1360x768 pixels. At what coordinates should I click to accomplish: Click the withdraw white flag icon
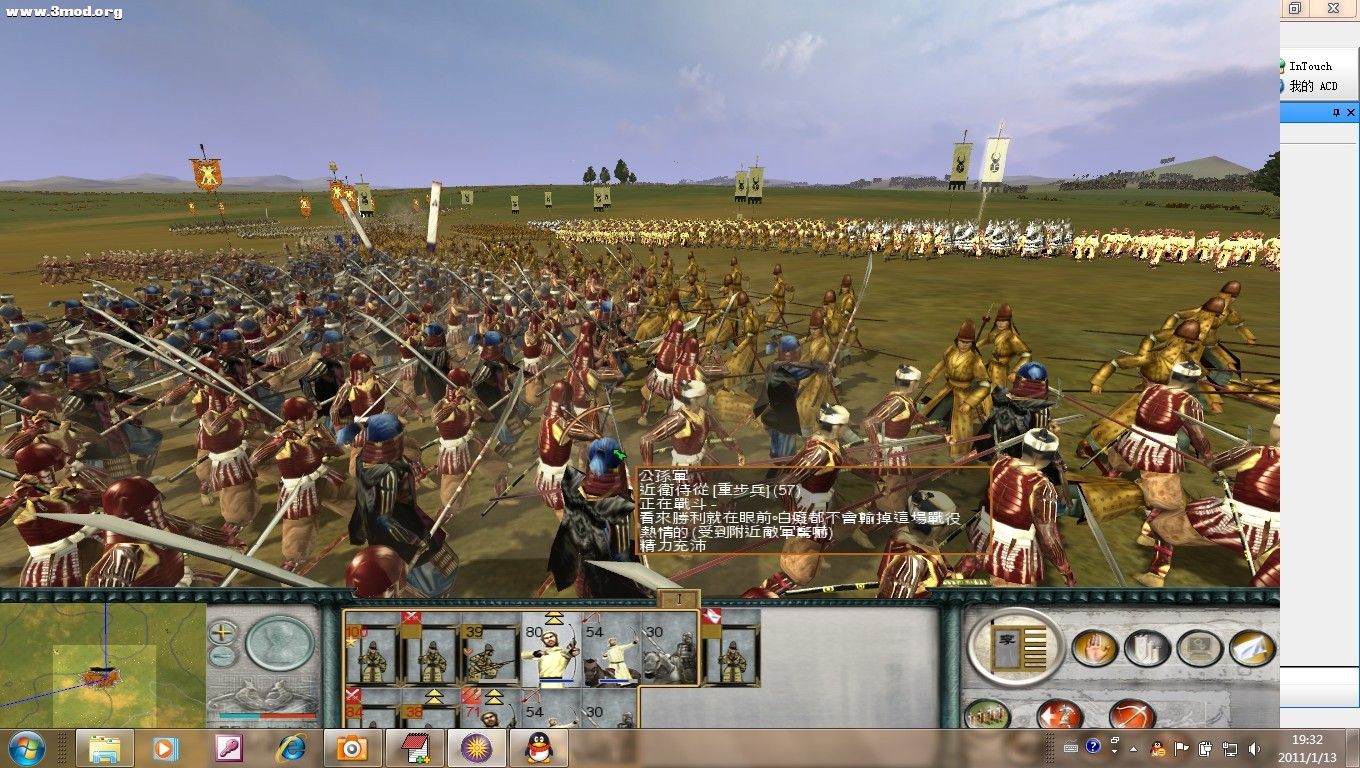click(x=1252, y=648)
